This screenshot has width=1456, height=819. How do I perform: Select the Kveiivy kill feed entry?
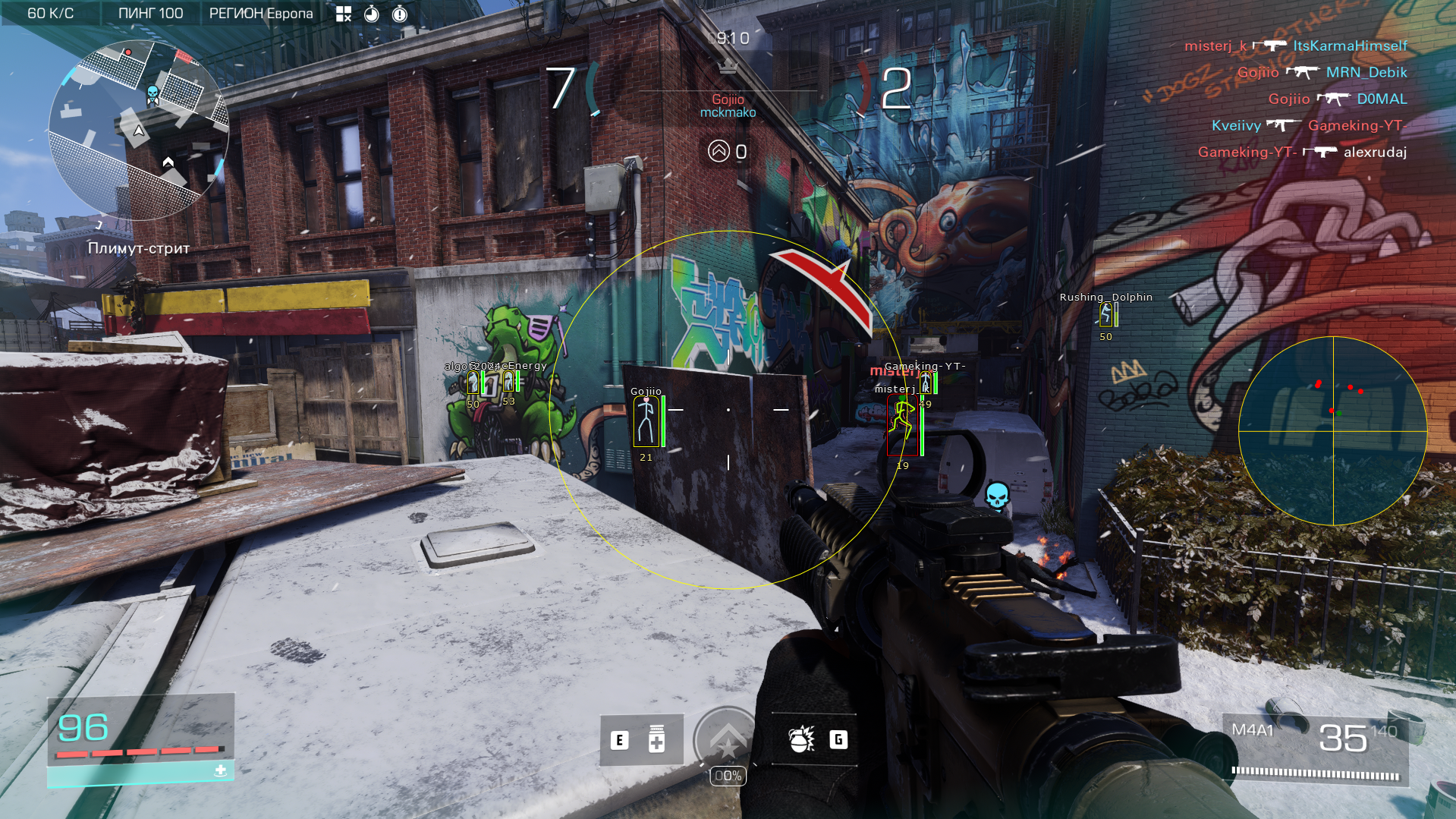(x=1309, y=125)
